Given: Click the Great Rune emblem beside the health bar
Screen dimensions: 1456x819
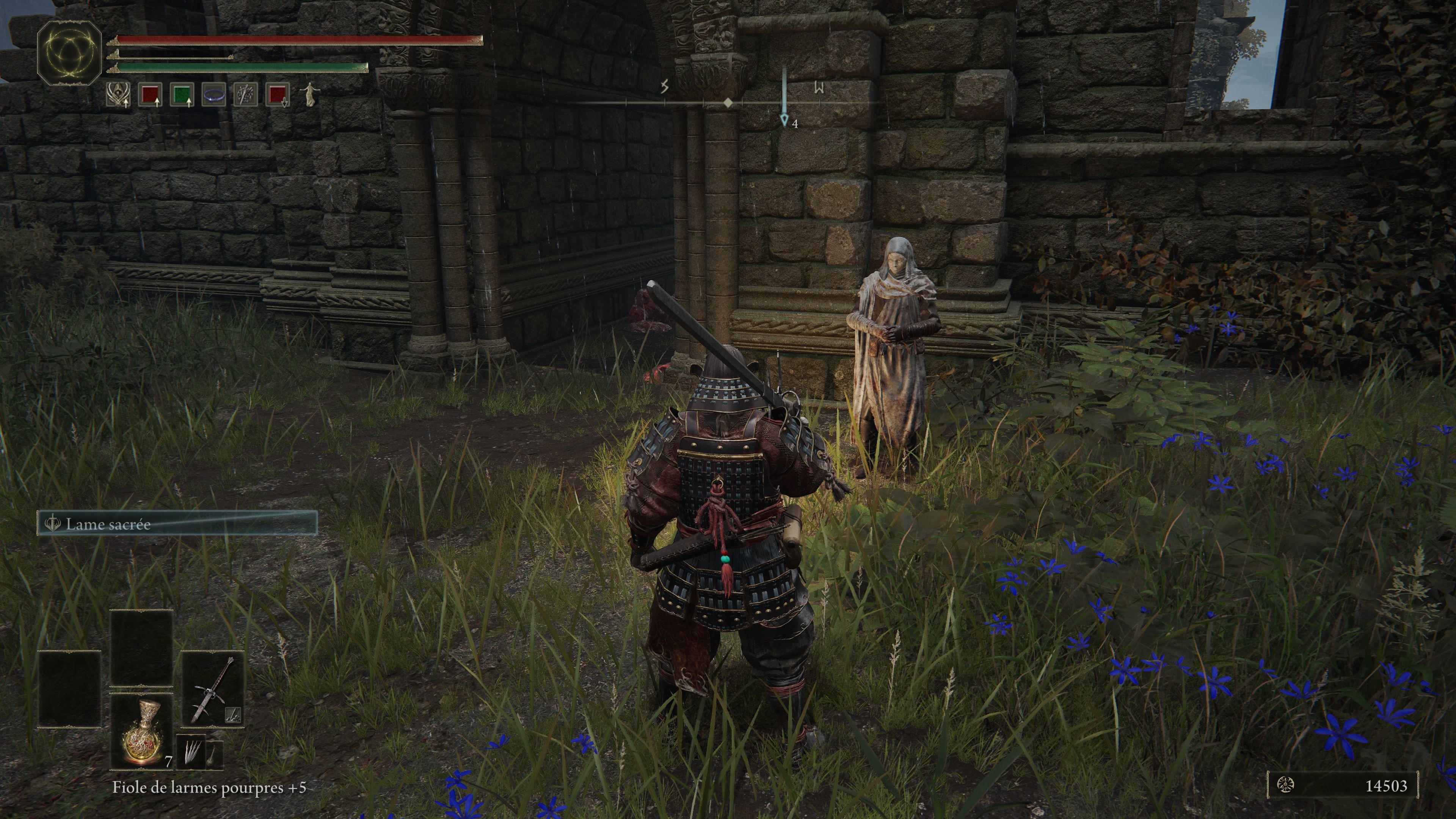Looking at the screenshot, I should pos(69,53).
